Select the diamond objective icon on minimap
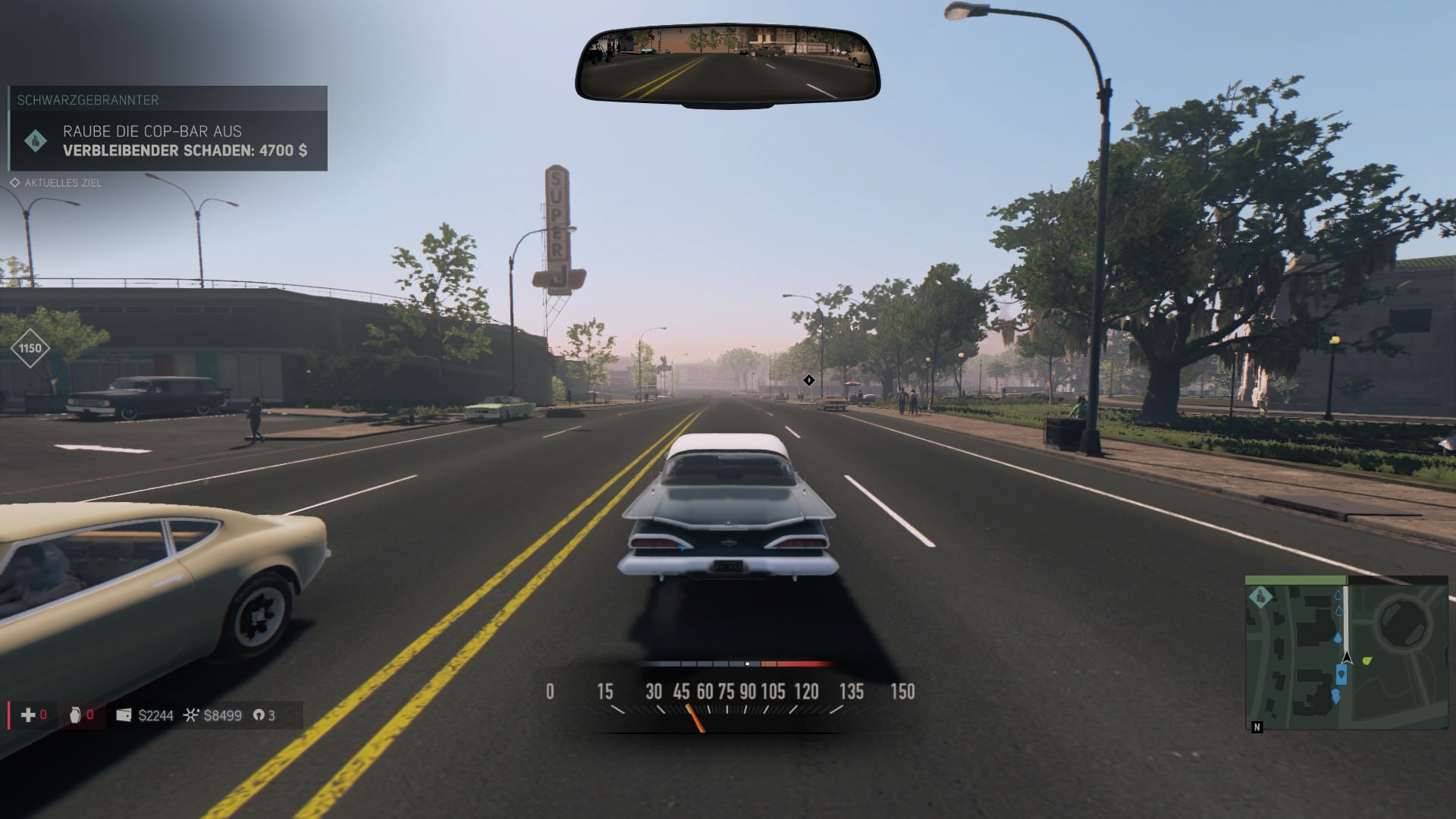Image resolution: width=1456 pixels, height=819 pixels. (1260, 598)
